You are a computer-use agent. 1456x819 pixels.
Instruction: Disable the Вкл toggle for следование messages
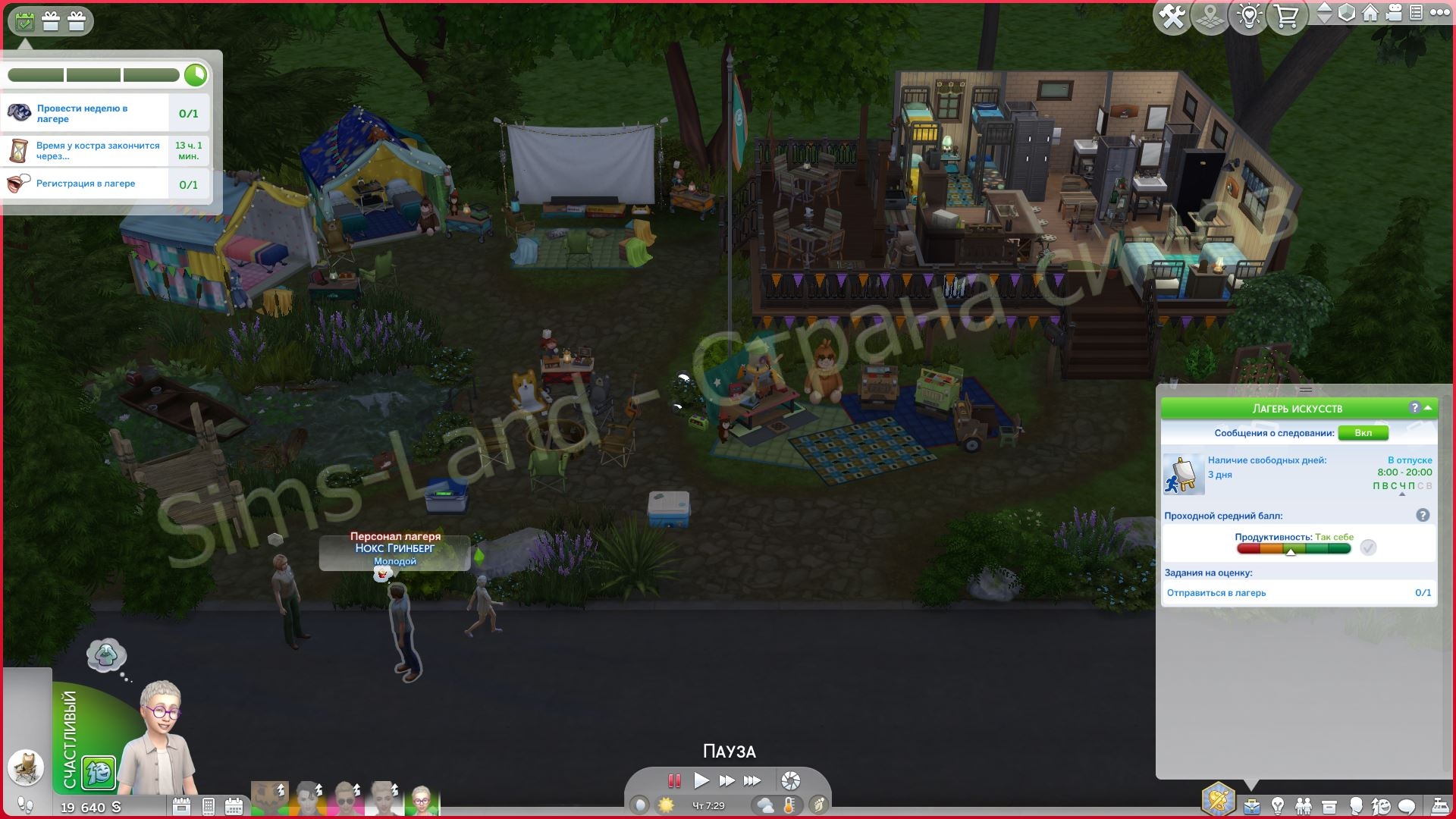pyautogui.click(x=1363, y=433)
